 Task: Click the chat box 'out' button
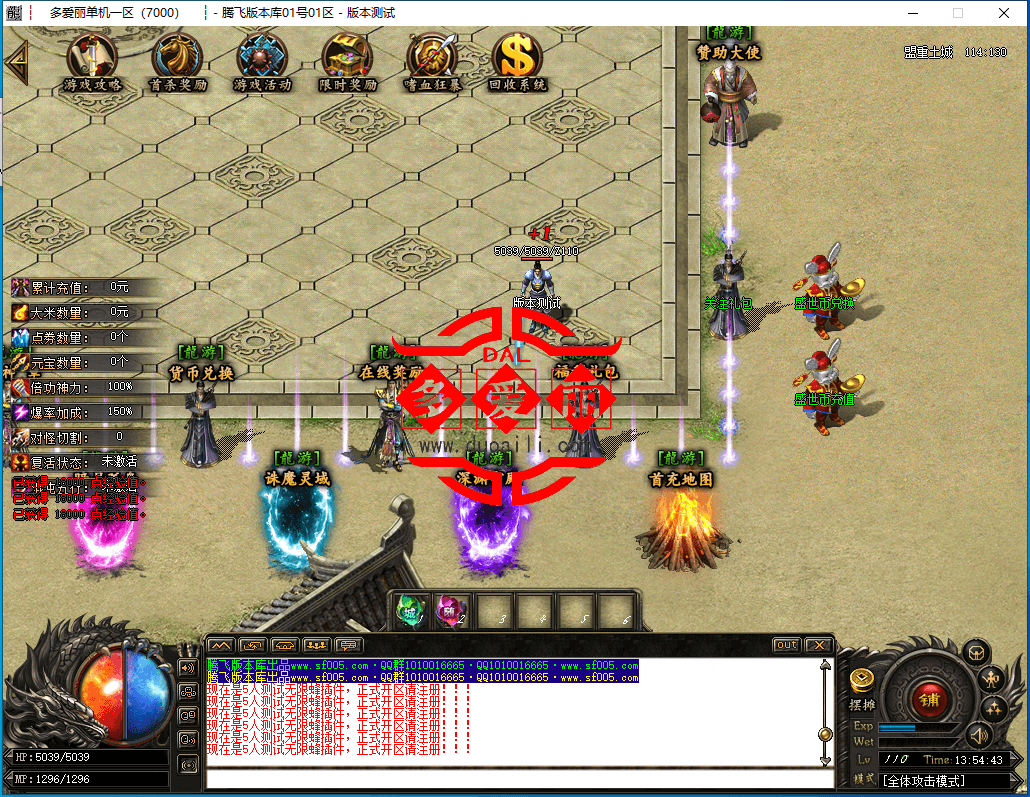787,645
